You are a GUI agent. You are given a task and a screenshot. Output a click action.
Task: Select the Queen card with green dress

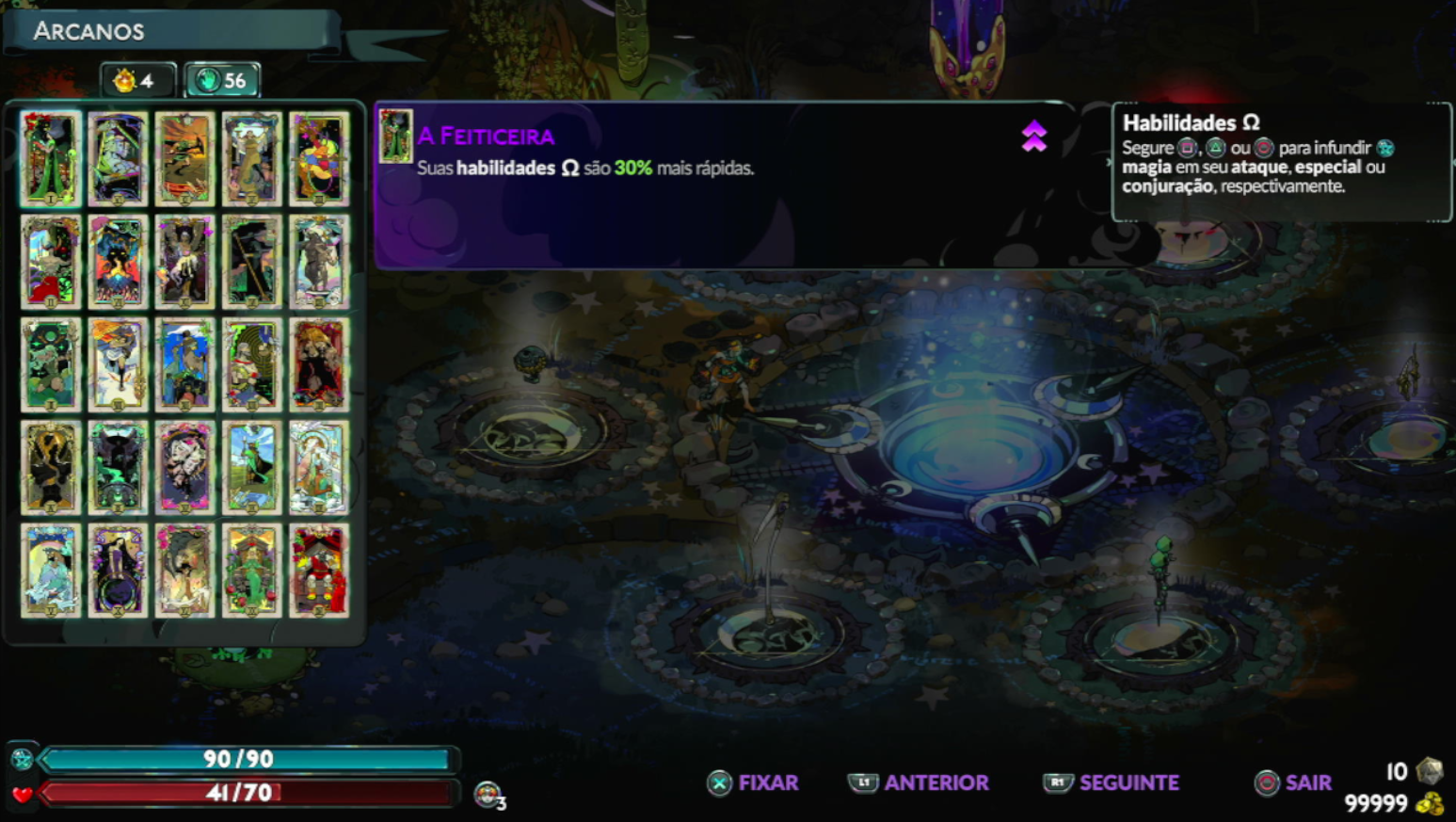point(252,571)
